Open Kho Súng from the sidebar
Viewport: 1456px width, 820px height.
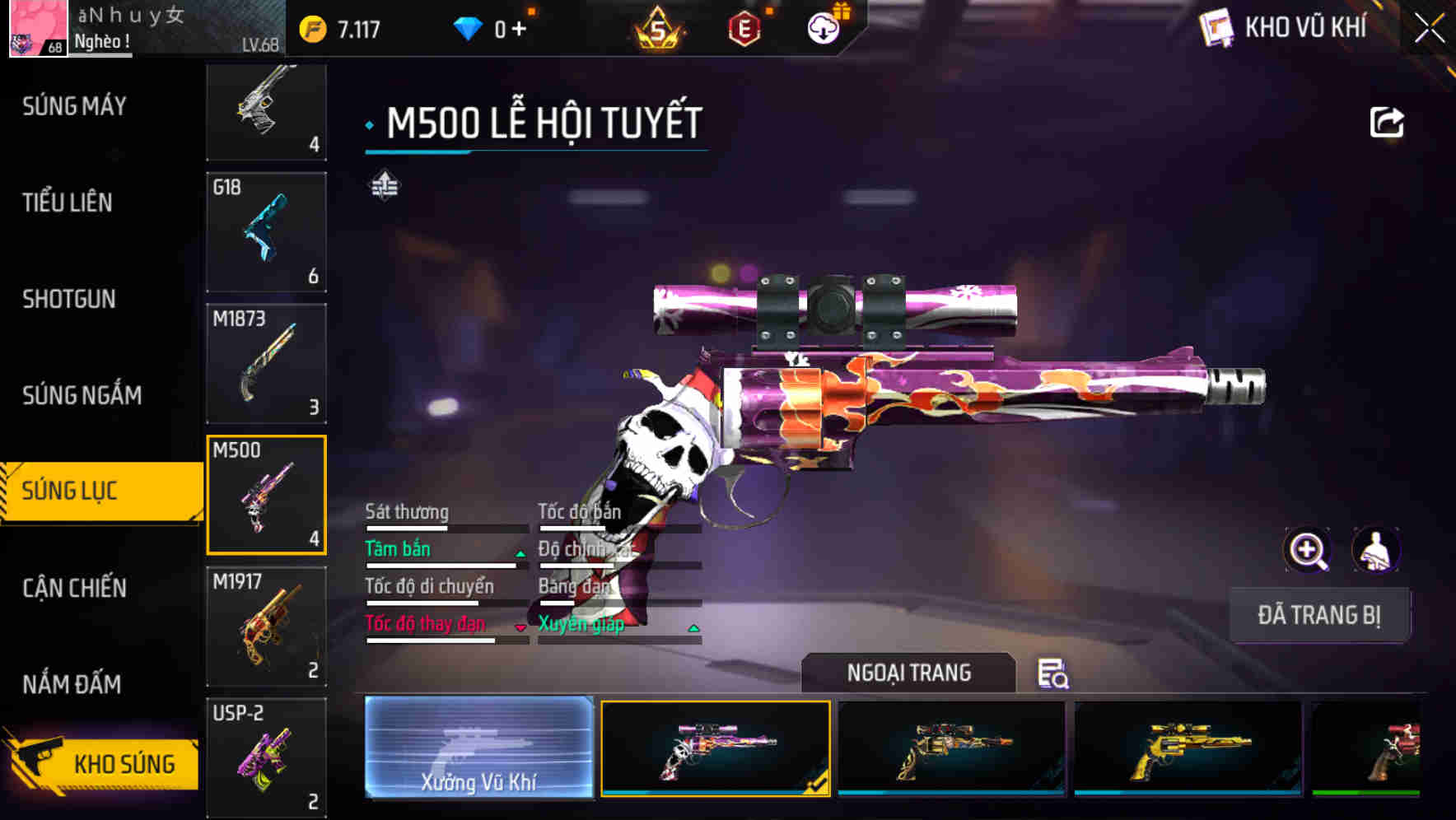(122, 763)
